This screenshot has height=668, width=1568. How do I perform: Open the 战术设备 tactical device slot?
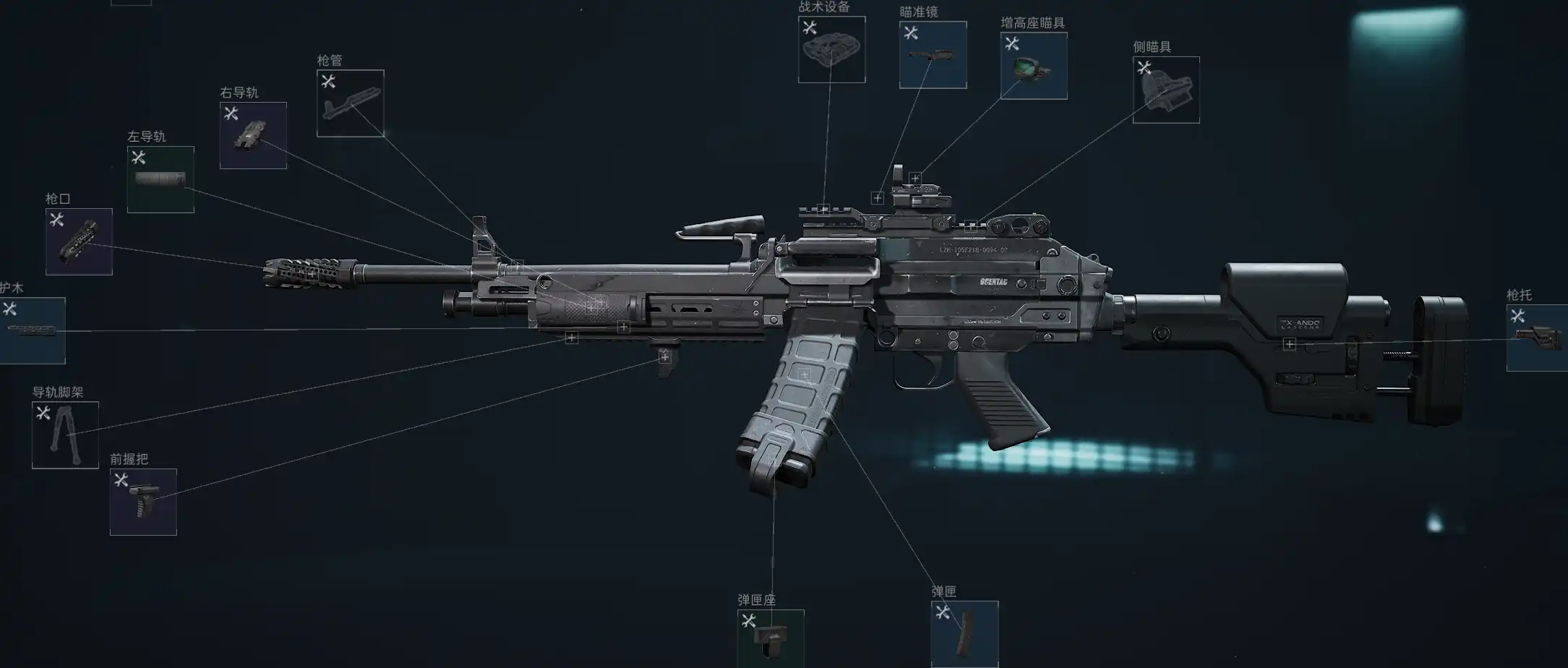[x=831, y=49]
